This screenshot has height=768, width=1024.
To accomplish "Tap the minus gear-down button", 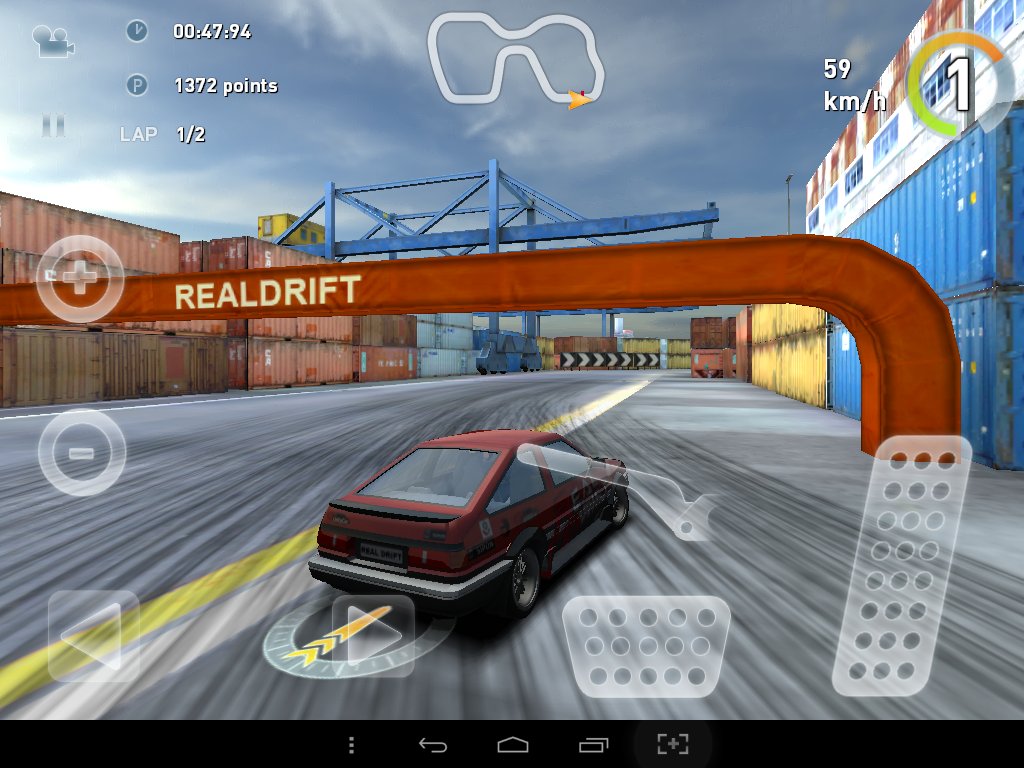I will pos(82,452).
